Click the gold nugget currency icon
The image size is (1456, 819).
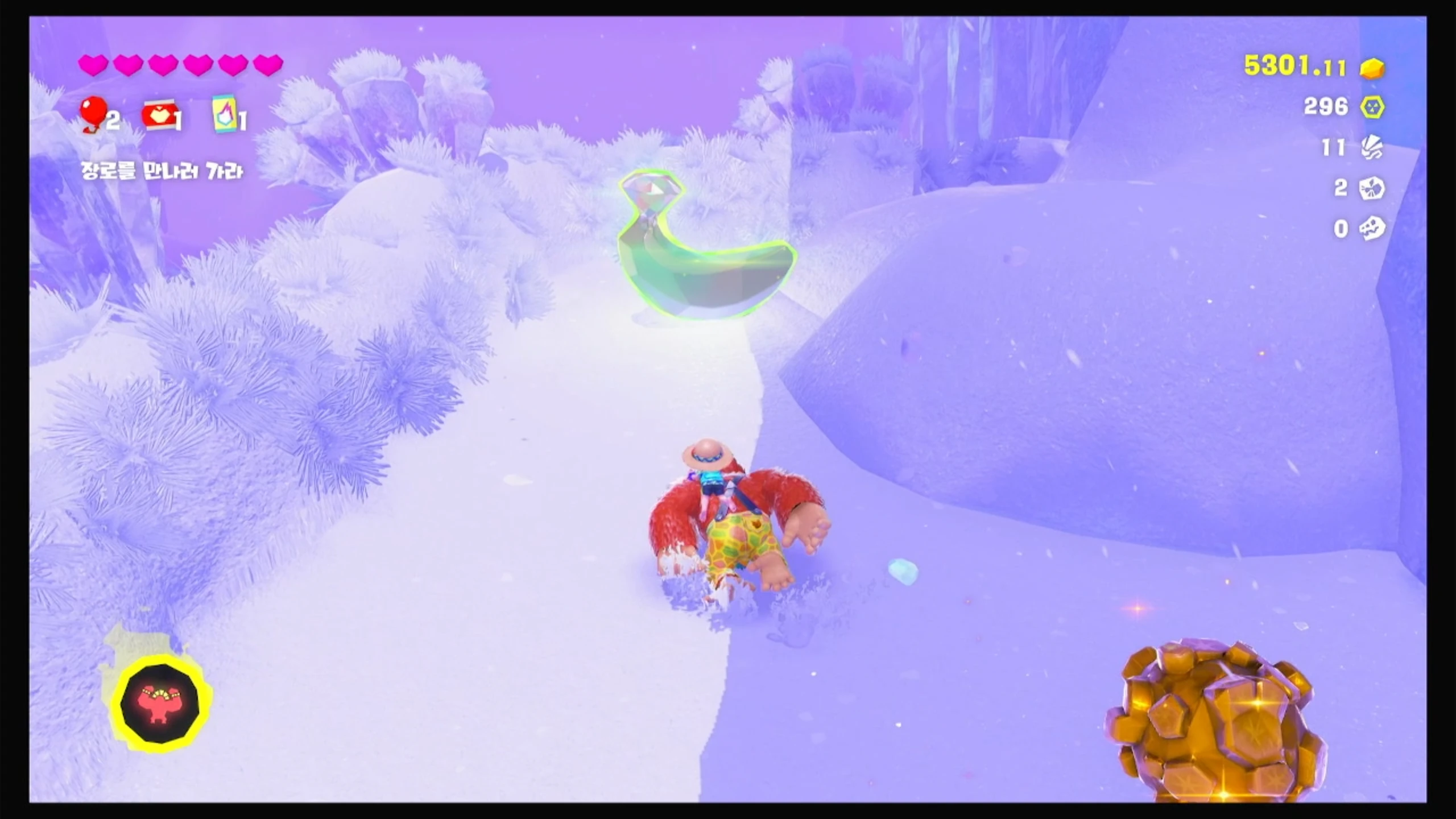point(1372,68)
